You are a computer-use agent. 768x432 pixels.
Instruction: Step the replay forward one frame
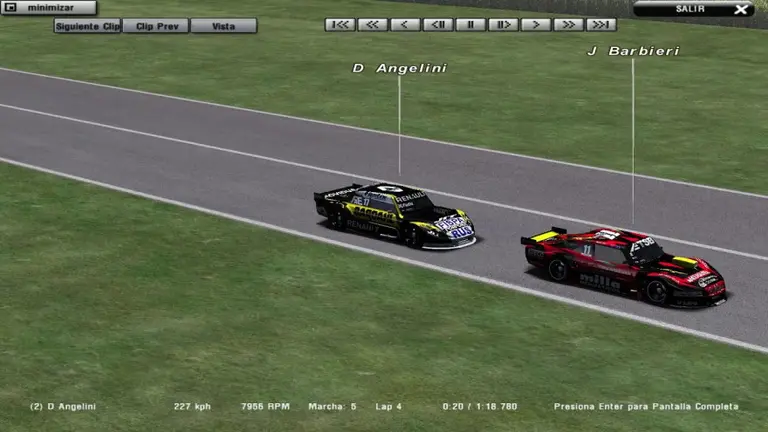pyautogui.click(x=503, y=24)
